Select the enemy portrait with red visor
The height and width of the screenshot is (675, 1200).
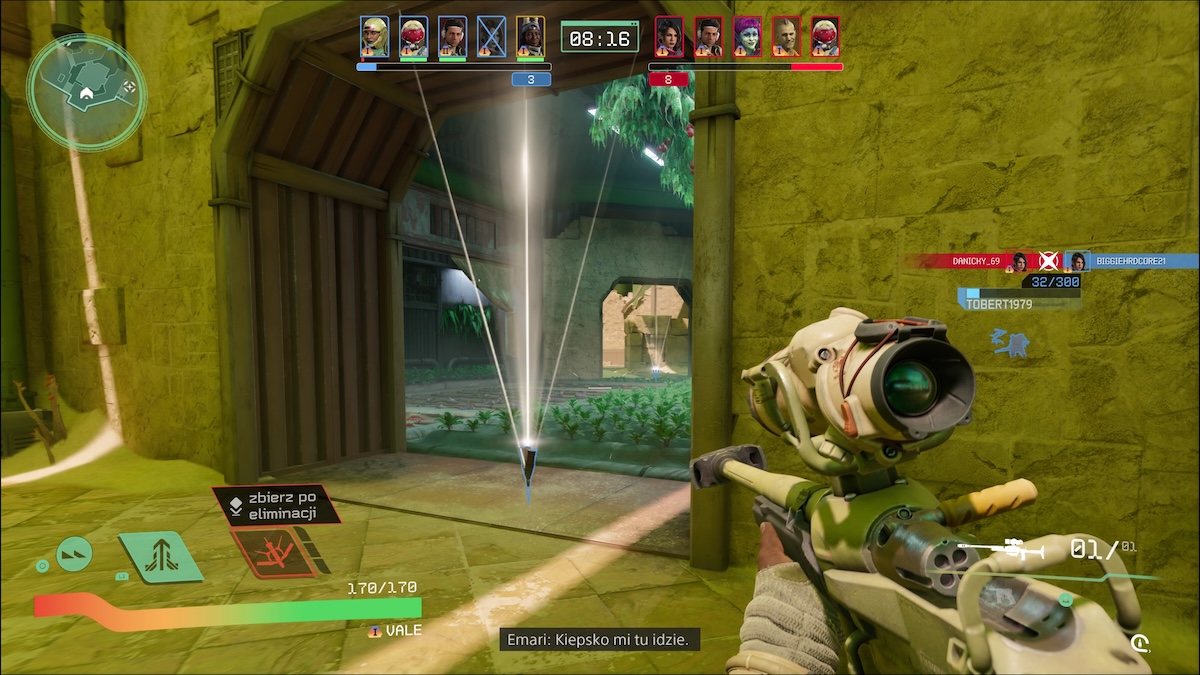[825, 36]
